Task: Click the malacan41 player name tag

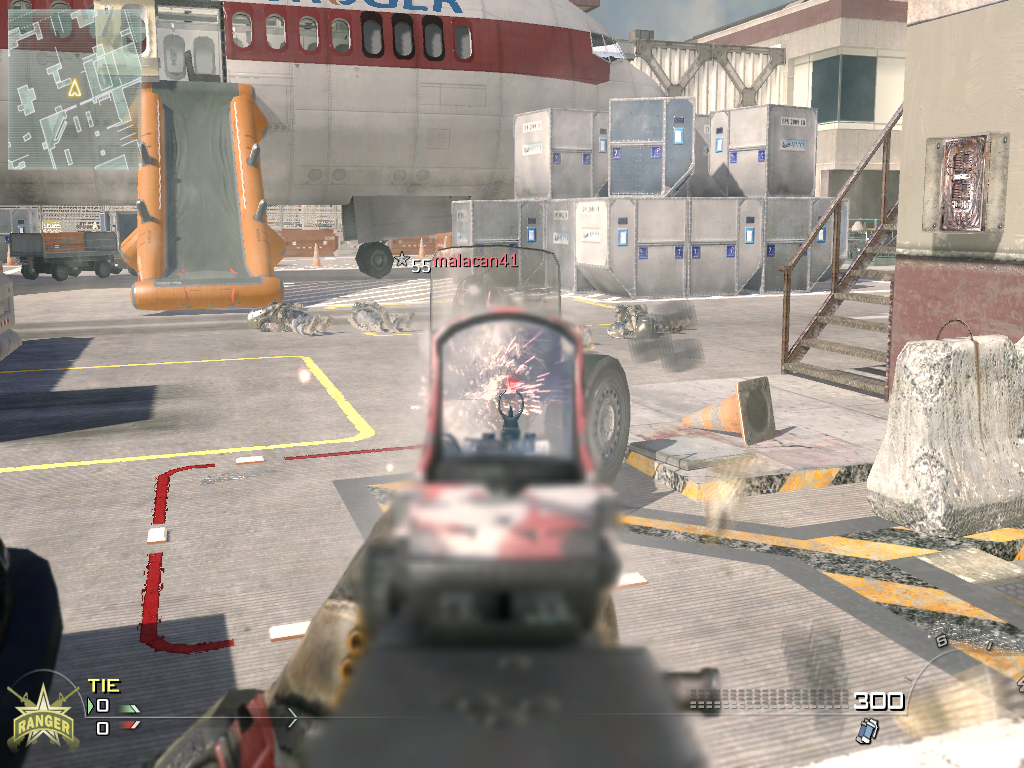Action: pos(475,261)
